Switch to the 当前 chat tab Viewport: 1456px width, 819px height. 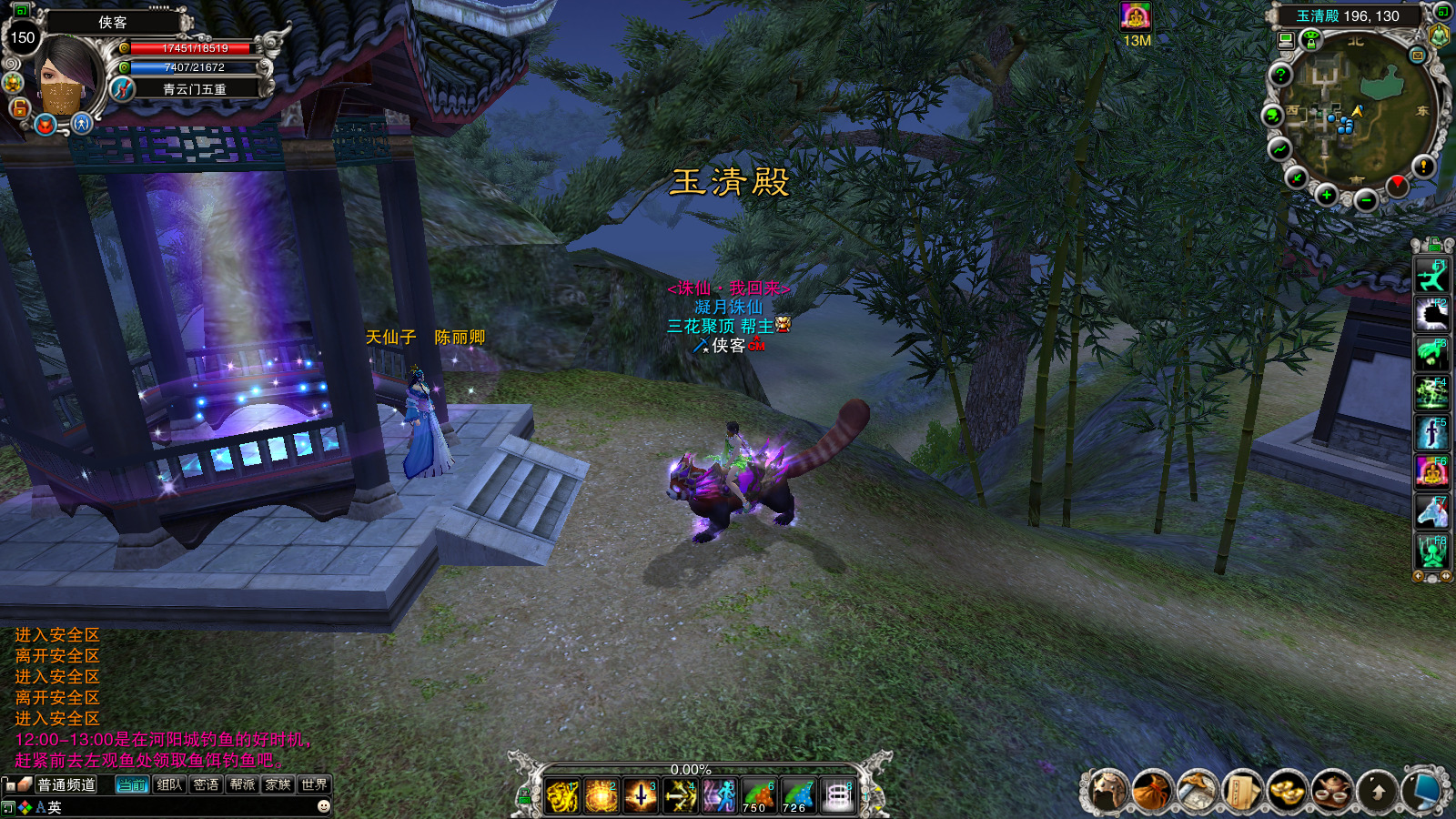coord(132,784)
